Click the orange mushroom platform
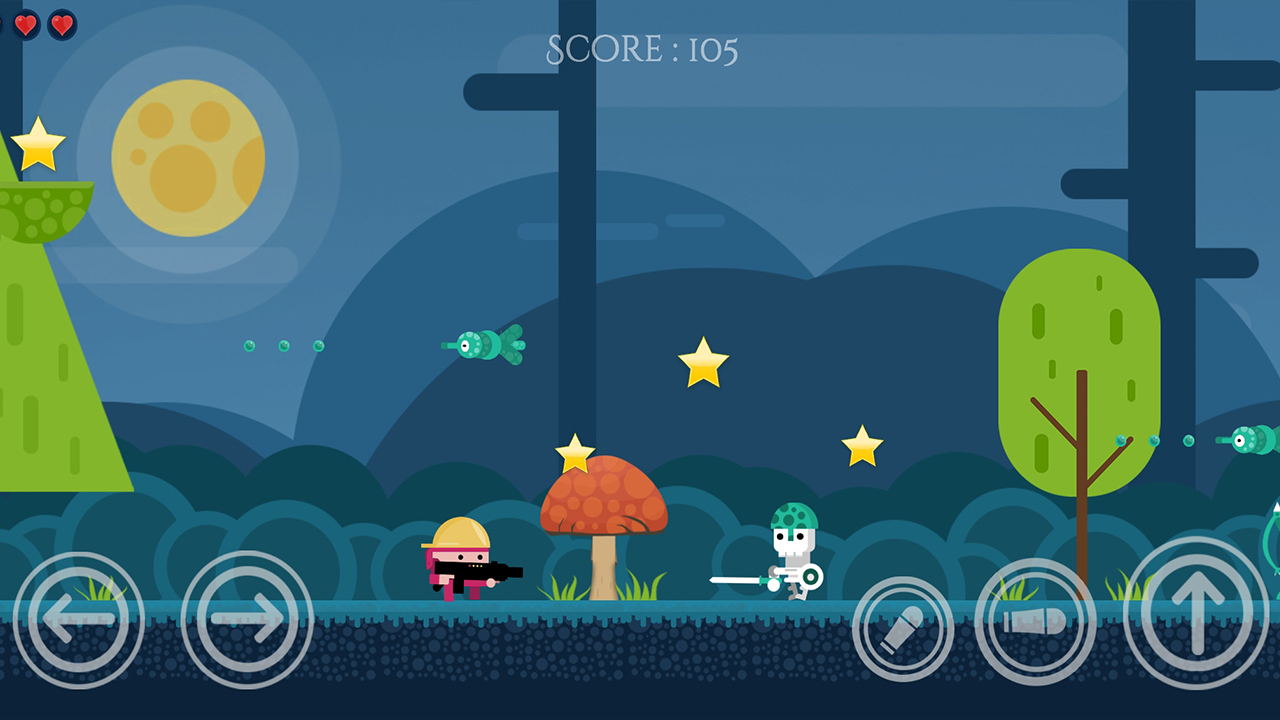1280x720 pixels. pyautogui.click(x=603, y=495)
